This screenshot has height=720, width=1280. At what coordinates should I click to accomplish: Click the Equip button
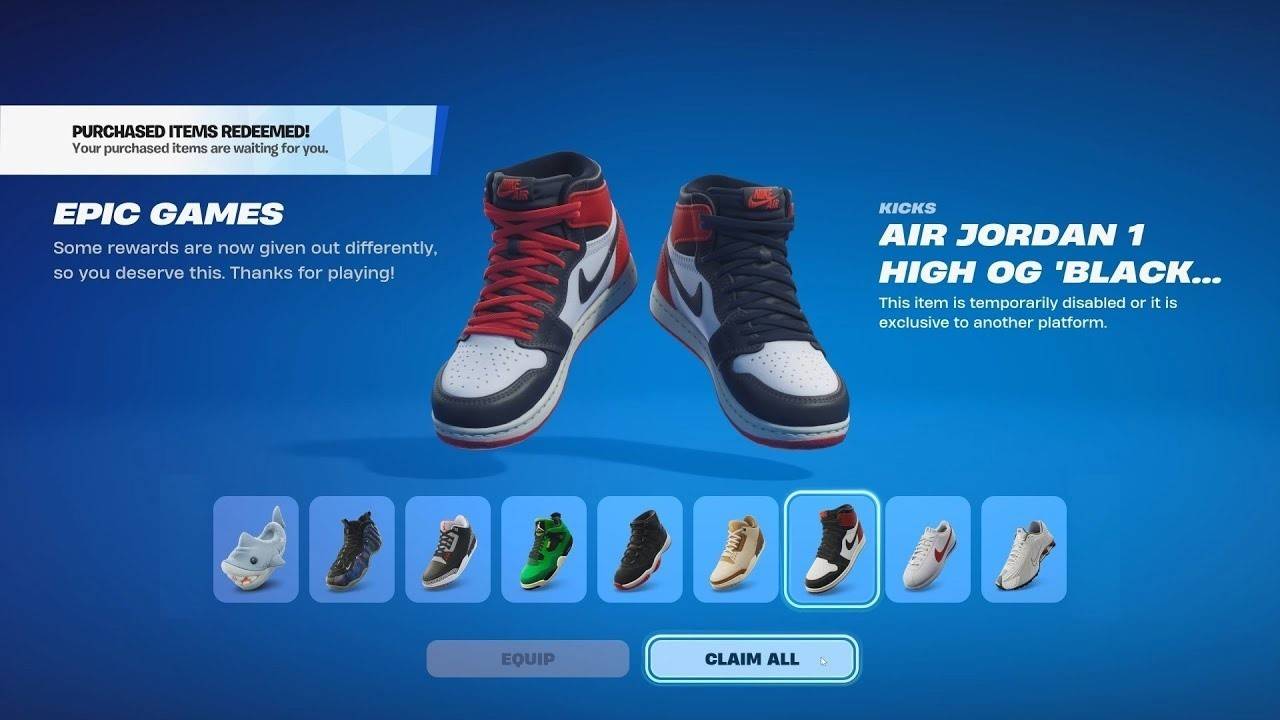point(527,658)
